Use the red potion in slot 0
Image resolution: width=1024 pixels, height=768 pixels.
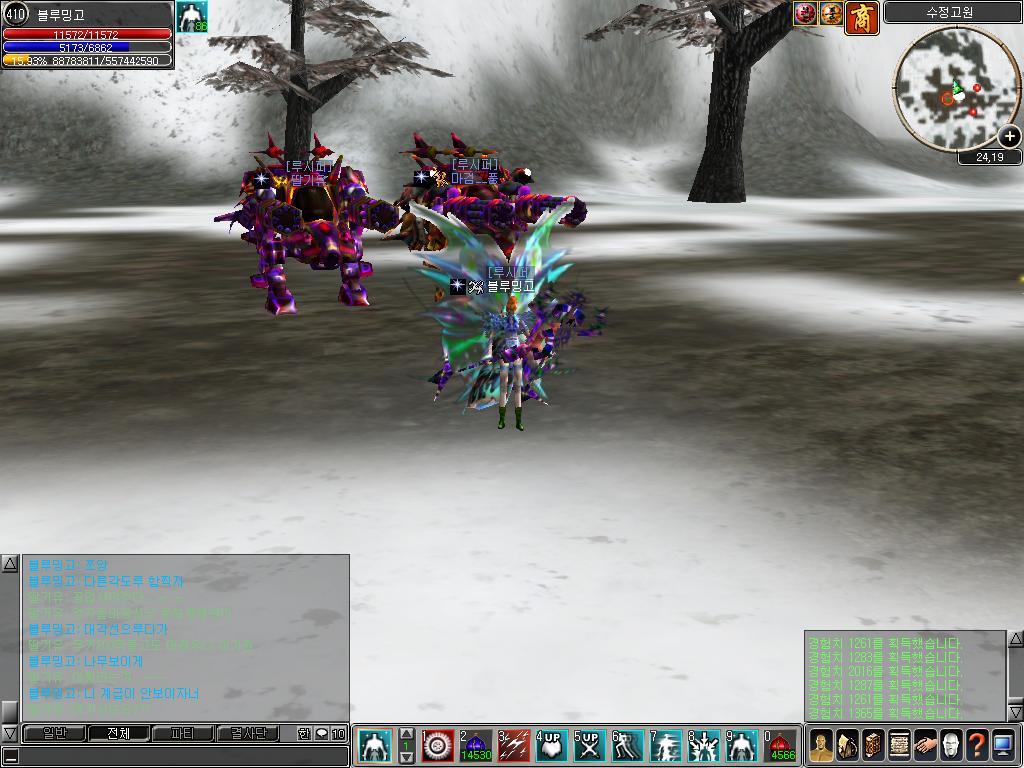click(781, 746)
